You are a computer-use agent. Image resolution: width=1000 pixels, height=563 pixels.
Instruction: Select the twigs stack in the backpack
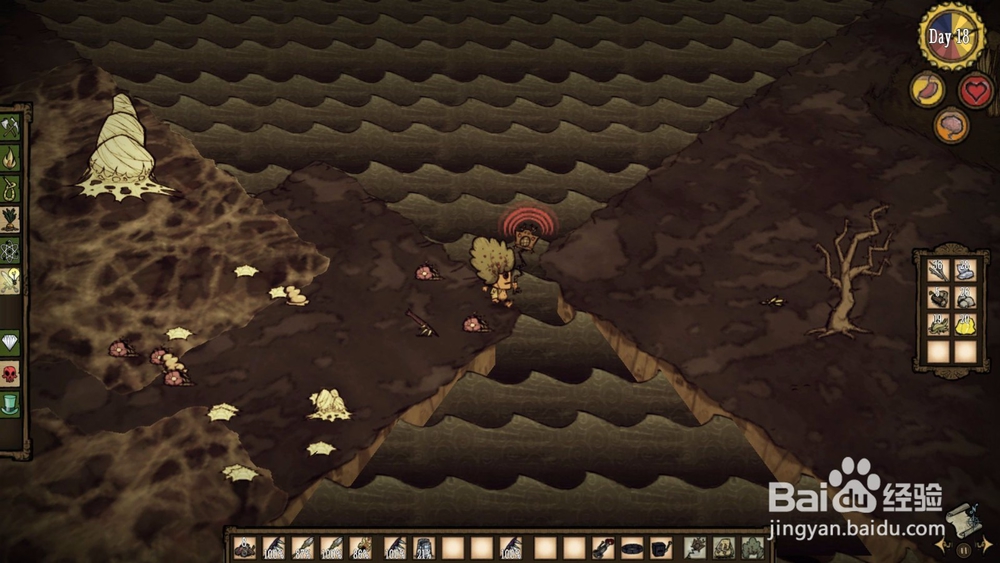pyautogui.click(x=937, y=269)
